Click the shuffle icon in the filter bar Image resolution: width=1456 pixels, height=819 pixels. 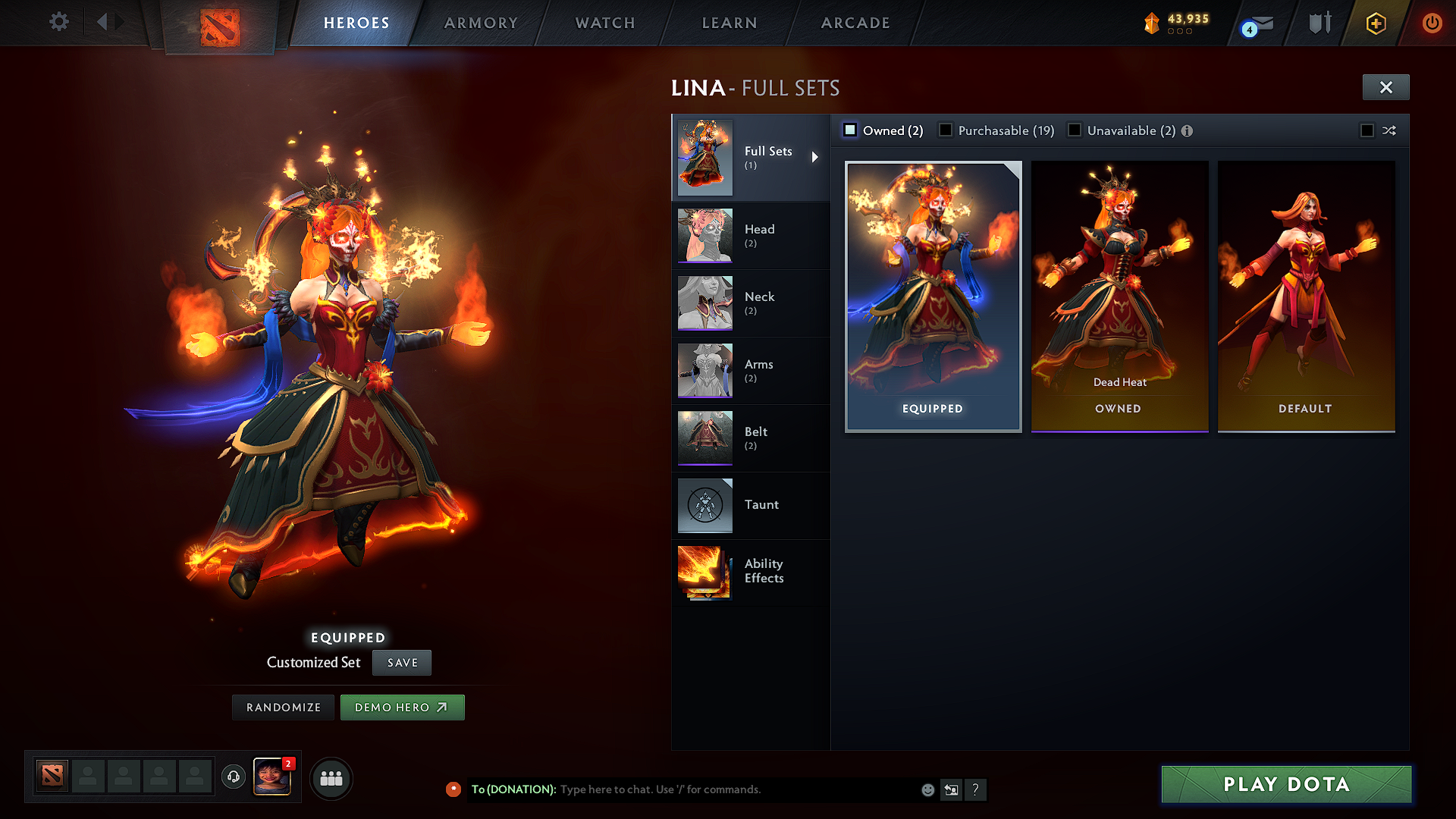pyautogui.click(x=1390, y=130)
